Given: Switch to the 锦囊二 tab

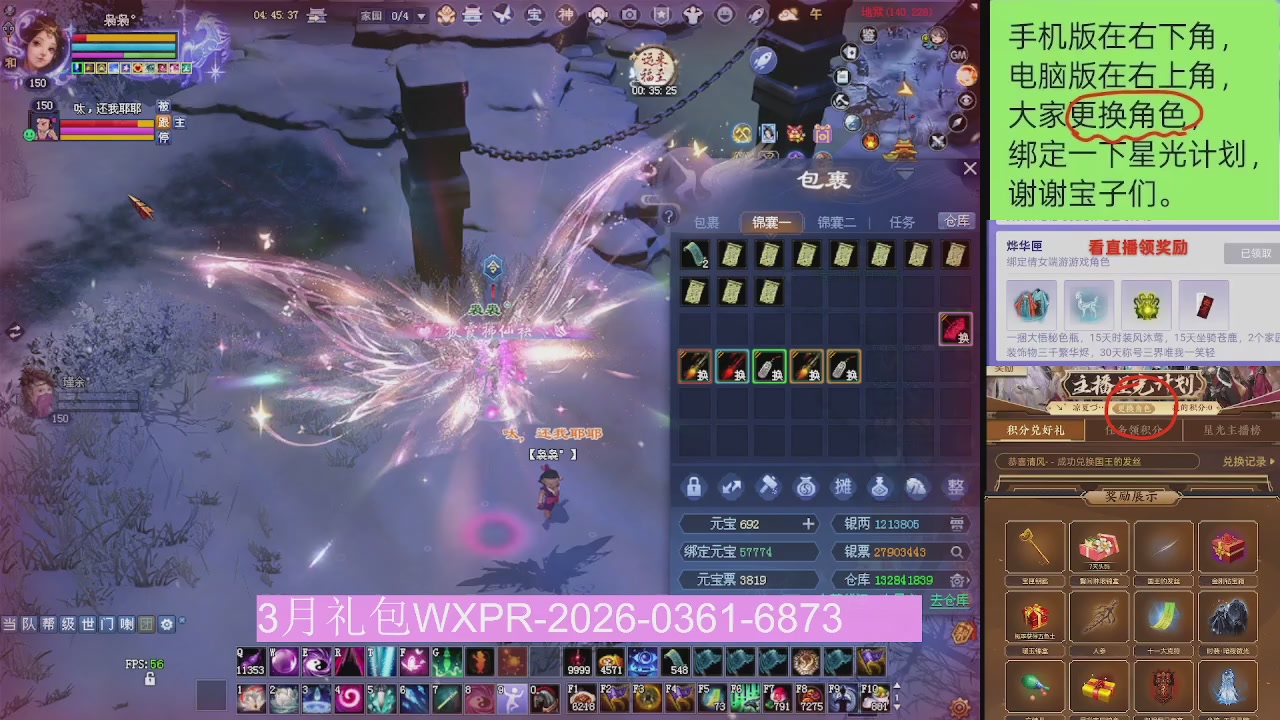Looking at the screenshot, I should click(x=837, y=221).
